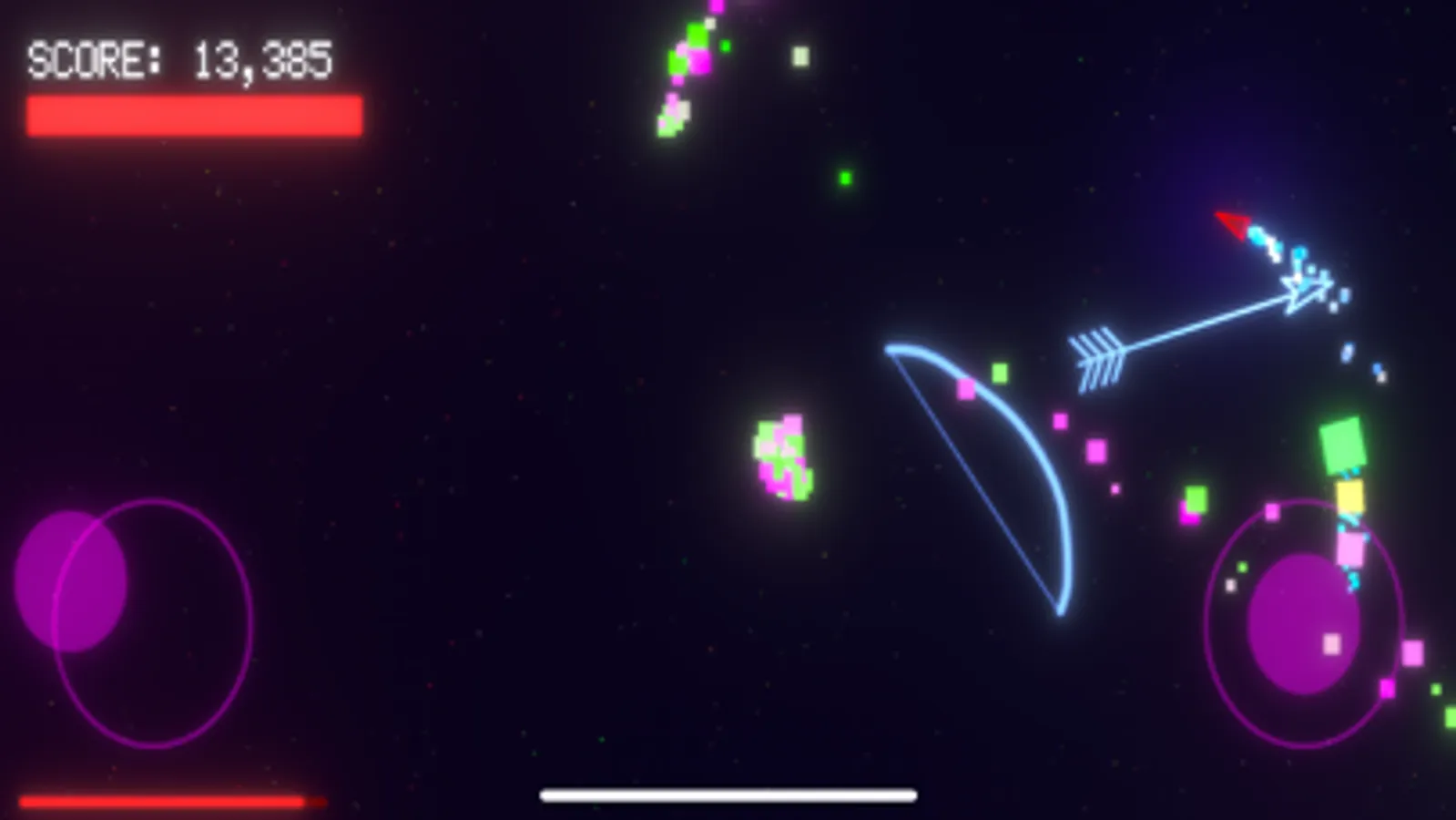Click the red ship thruster flame
1456x820 pixels.
[x=1231, y=226]
